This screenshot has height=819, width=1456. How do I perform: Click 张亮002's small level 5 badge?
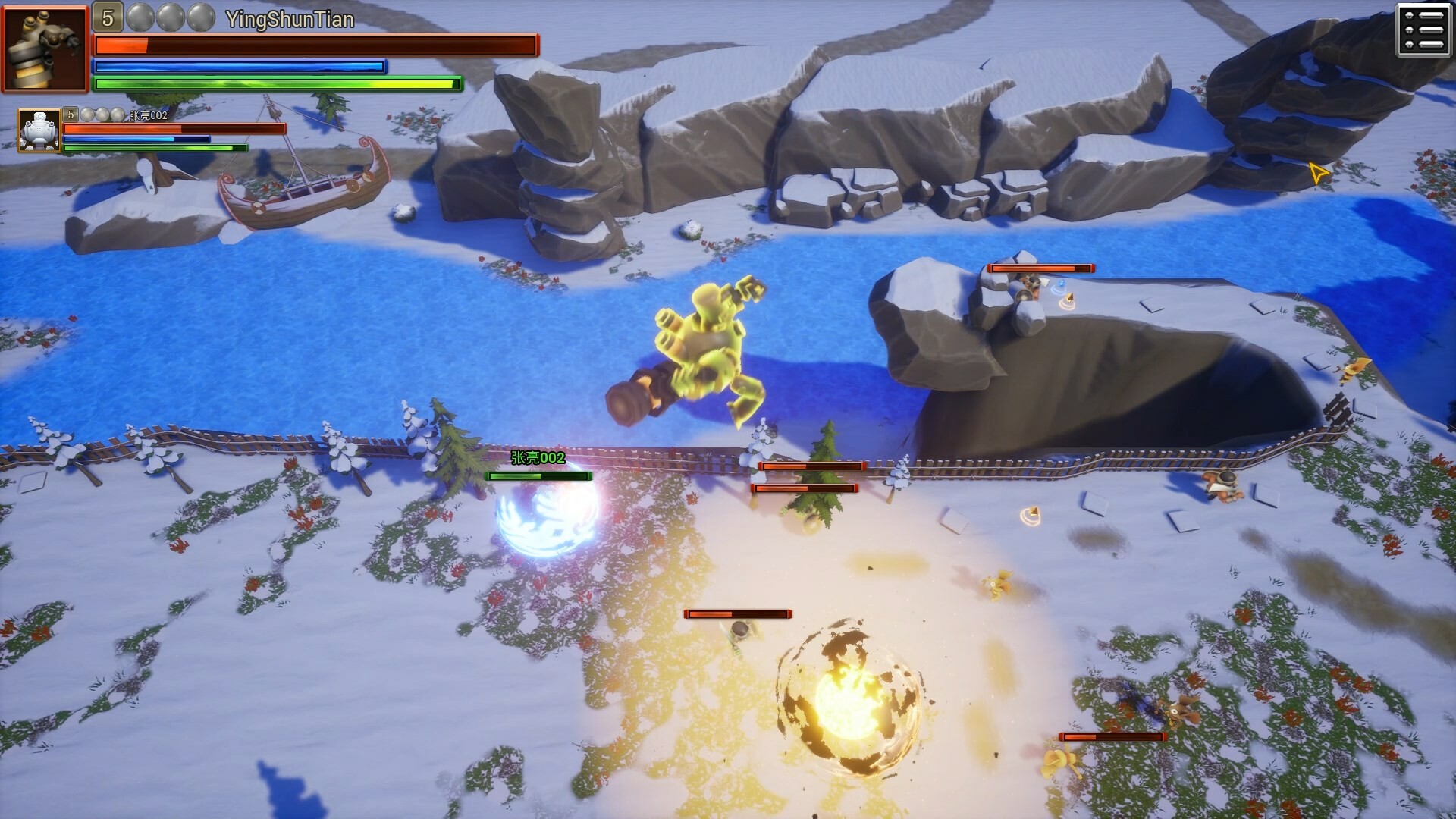71,115
